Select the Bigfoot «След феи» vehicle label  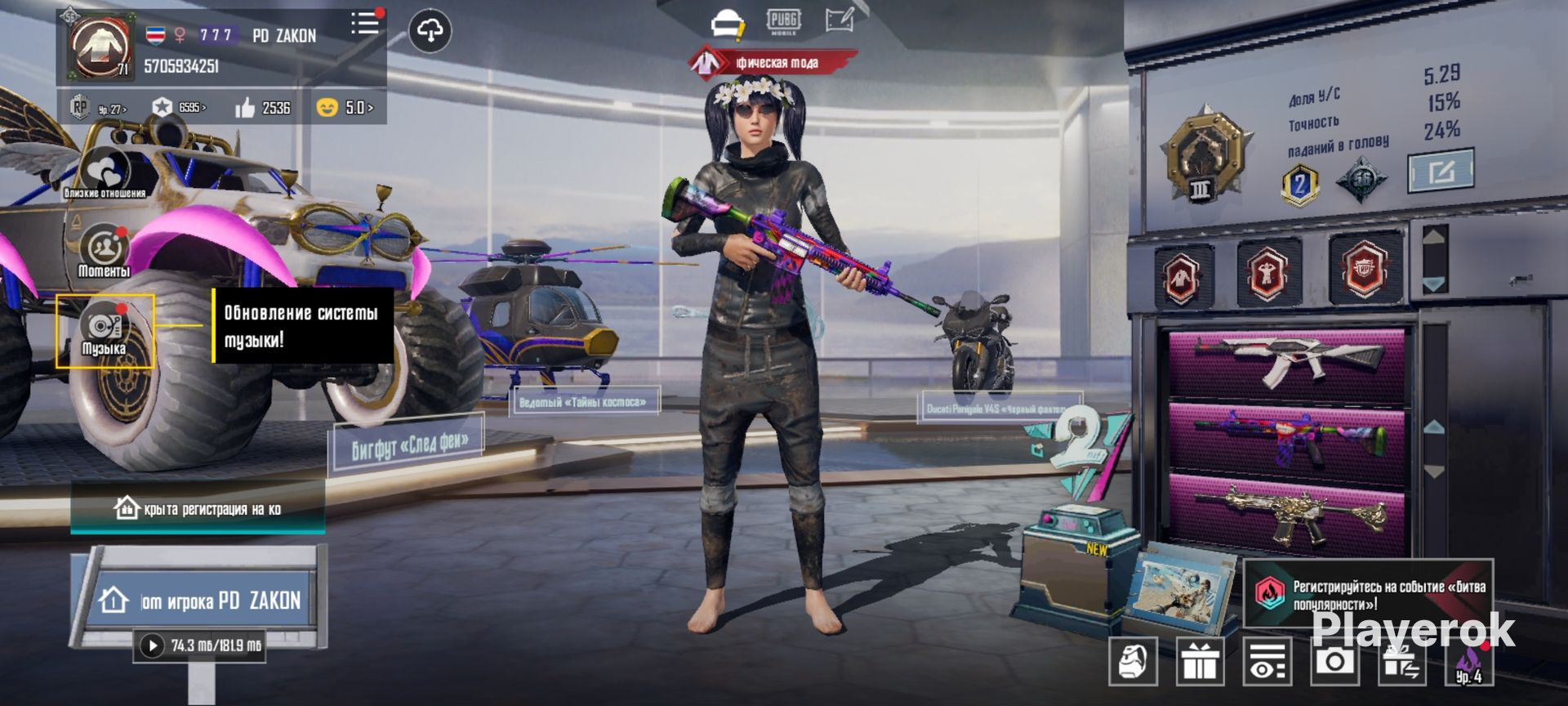click(x=408, y=445)
